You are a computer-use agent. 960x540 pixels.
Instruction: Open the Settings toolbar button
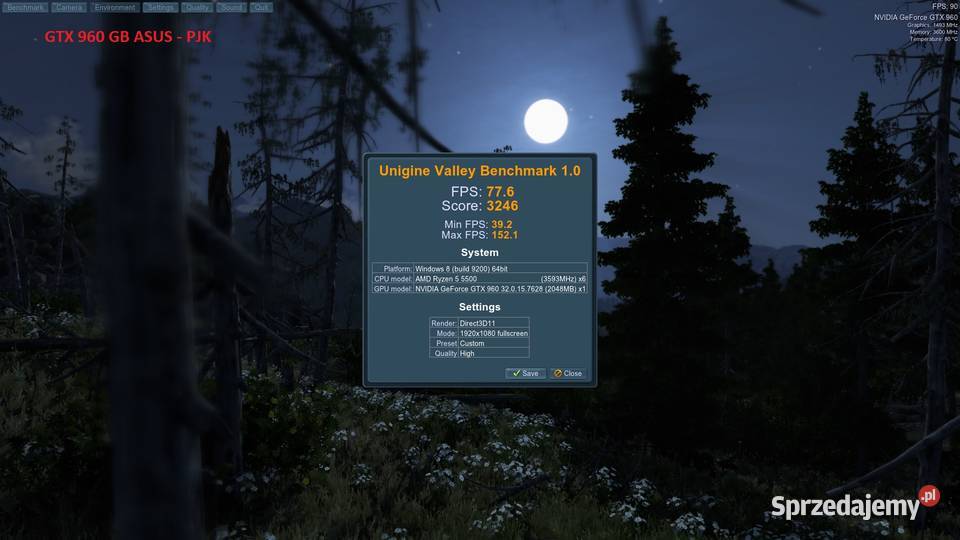160,7
